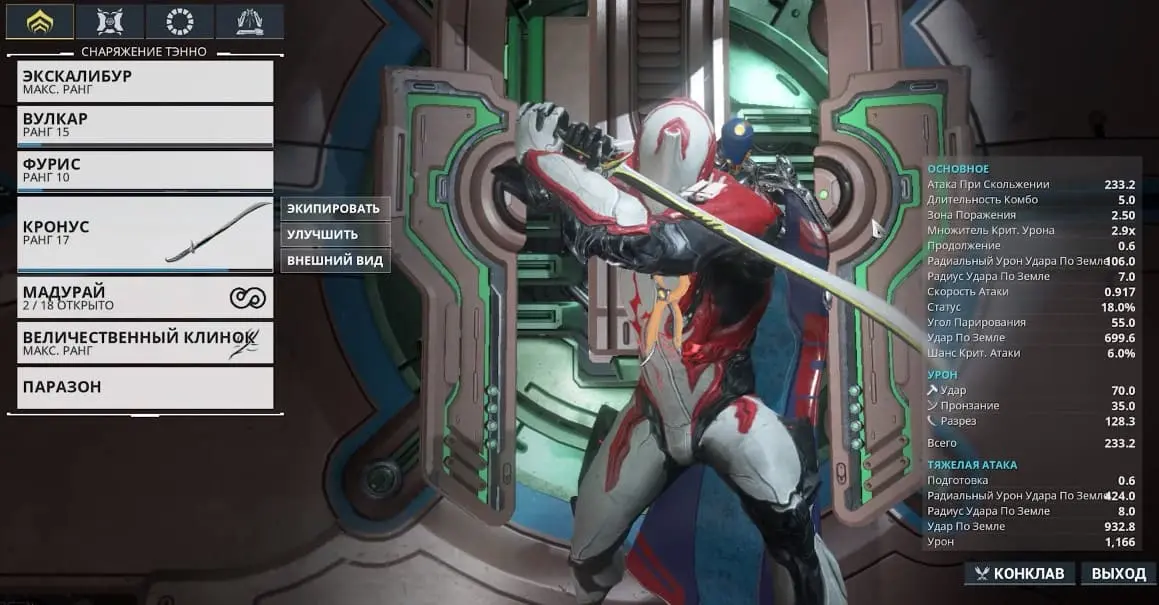Image resolution: width=1159 pixels, height=605 pixels.
Task: Switch to the Tenno loadout lotus tab
Action: click(40, 20)
